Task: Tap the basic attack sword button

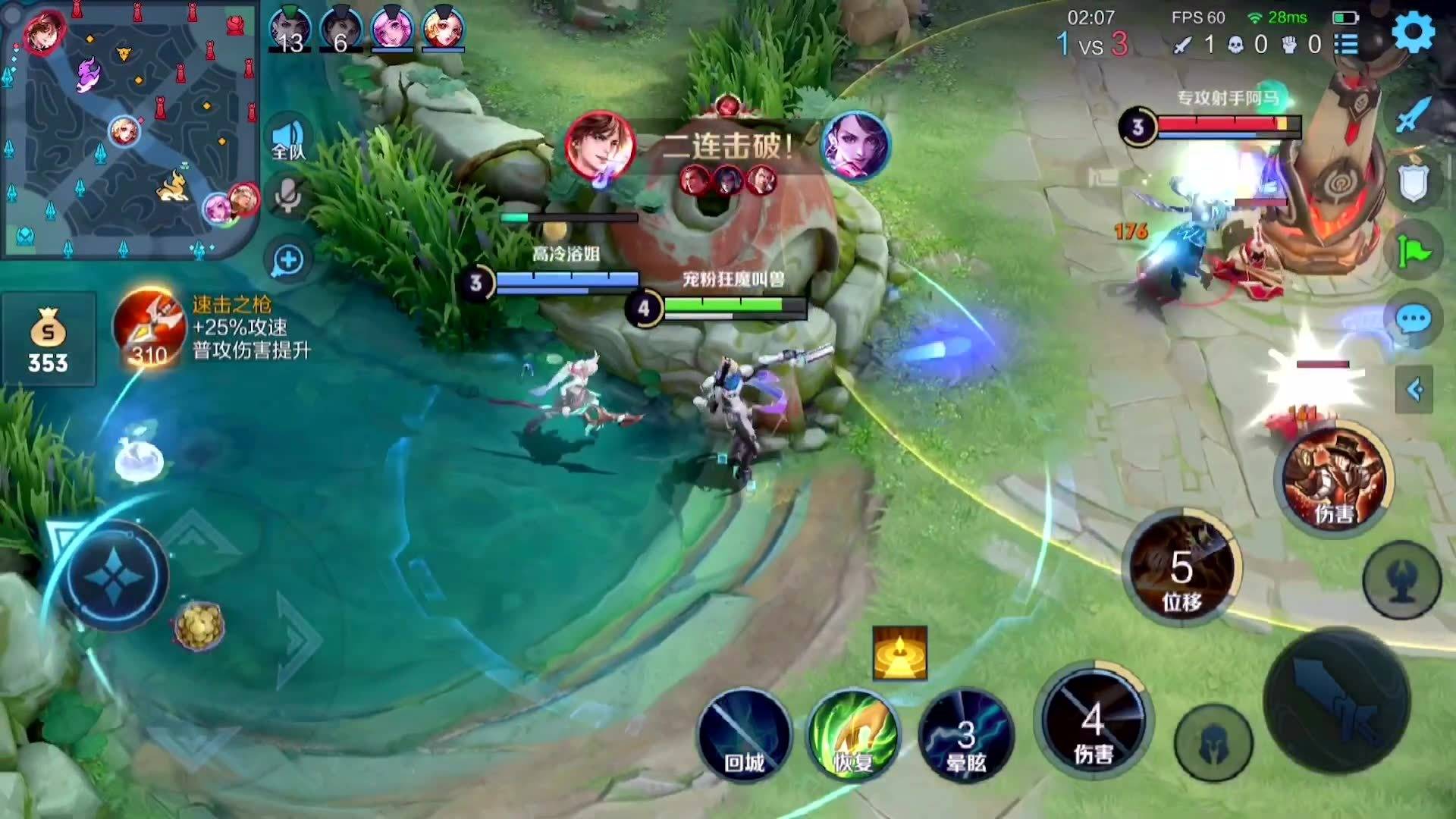Action: 1338,701
